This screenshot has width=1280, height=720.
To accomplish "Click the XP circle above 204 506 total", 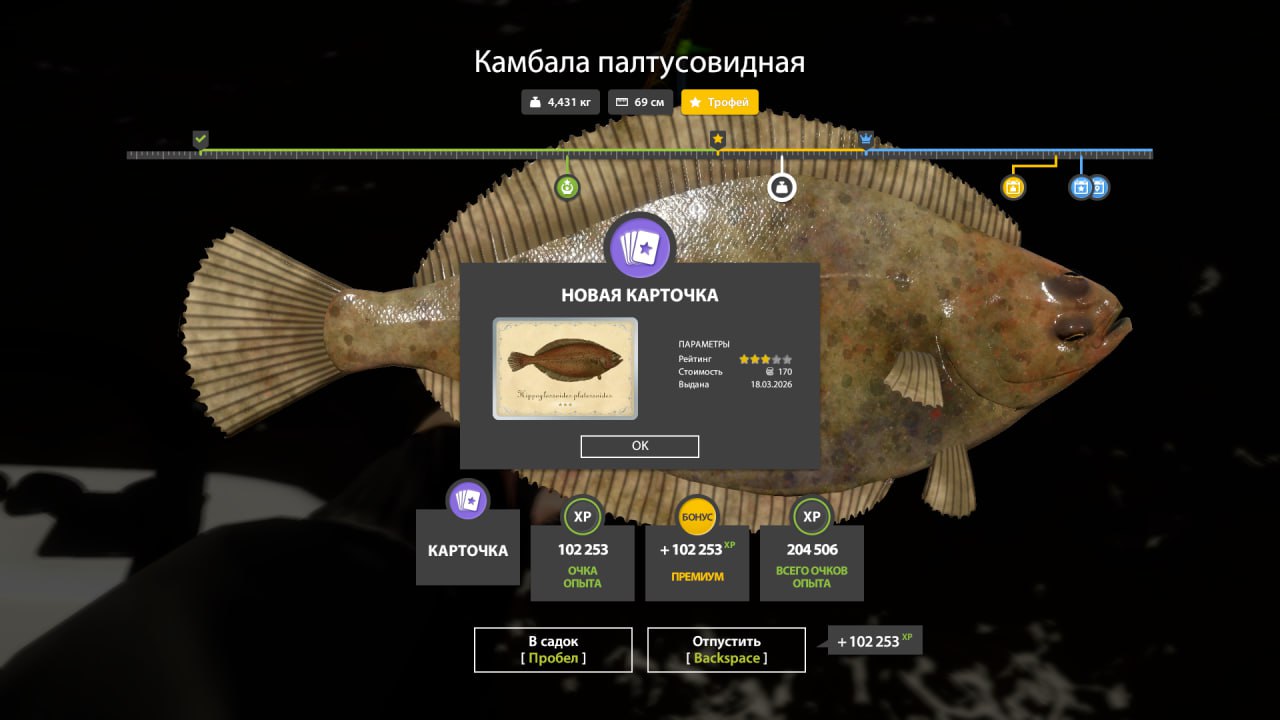I will (x=811, y=517).
